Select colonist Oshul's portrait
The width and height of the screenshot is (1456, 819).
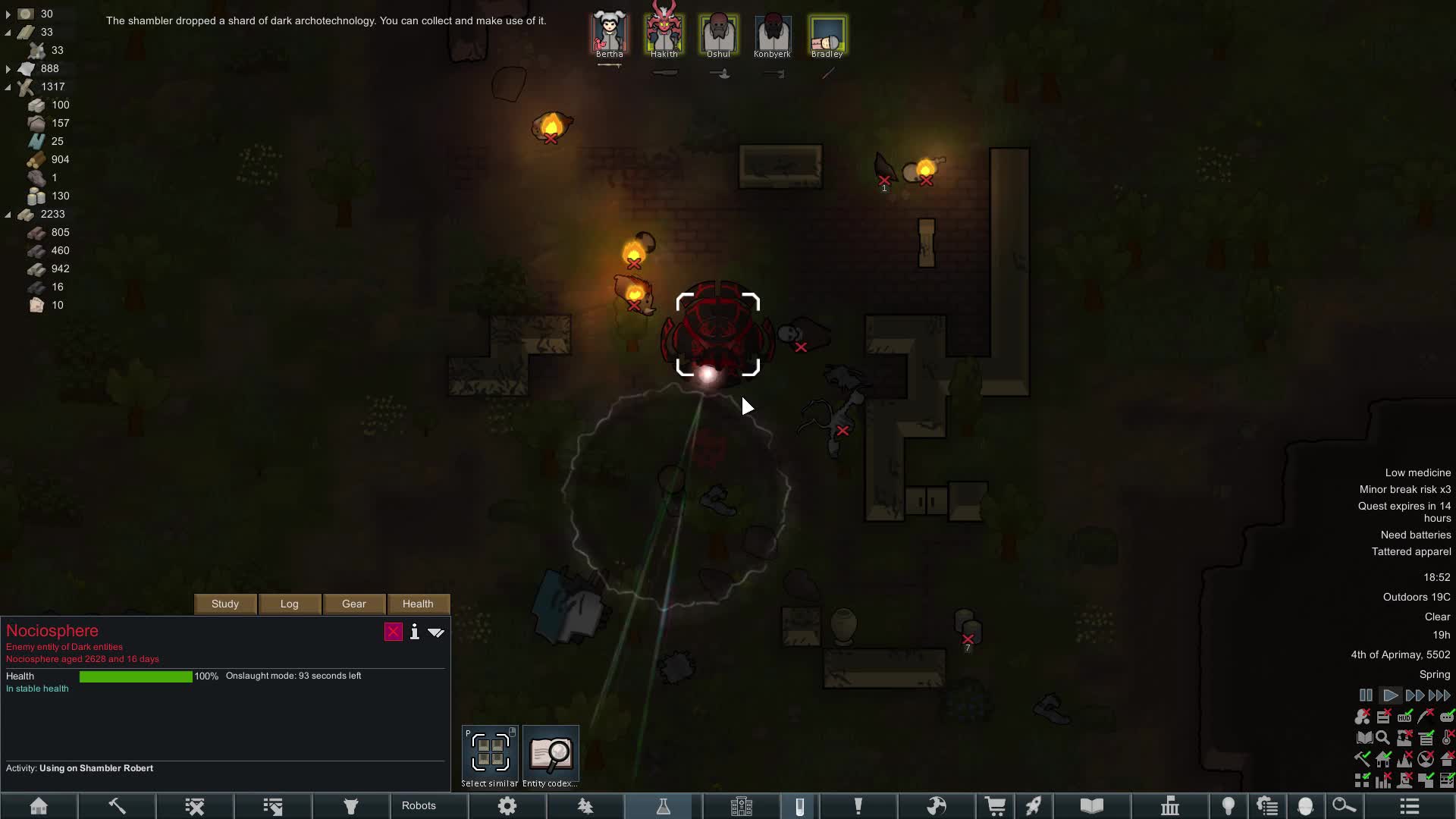point(718,34)
